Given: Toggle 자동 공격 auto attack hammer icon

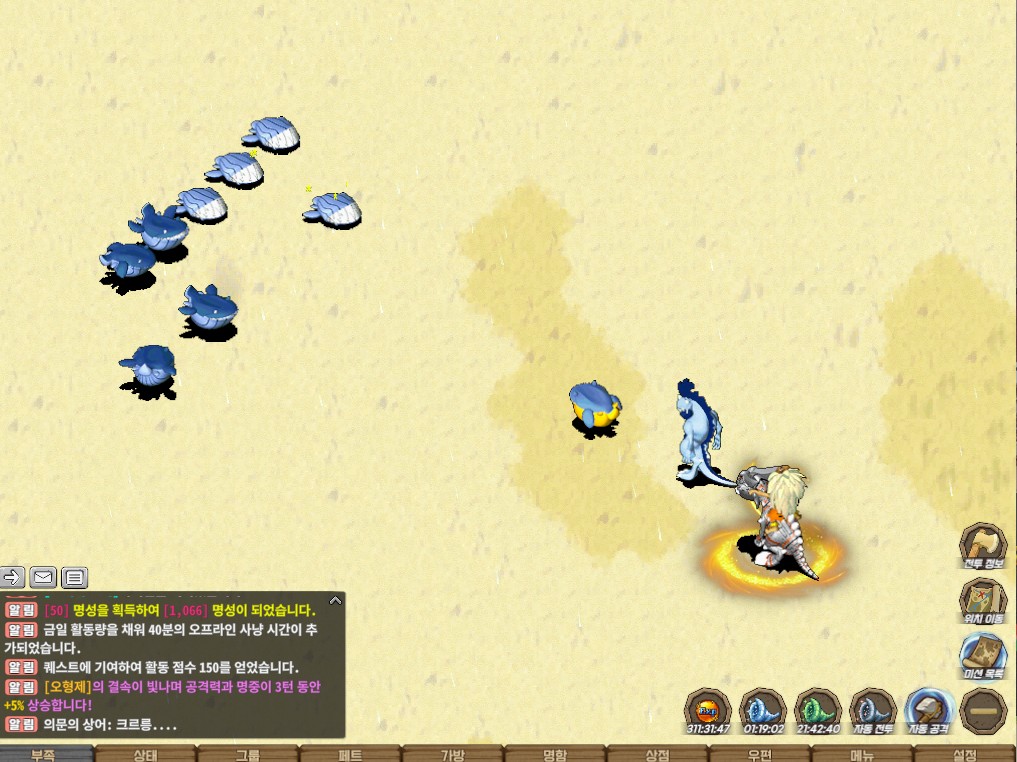Looking at the screenshot, I should coord(928,711).
